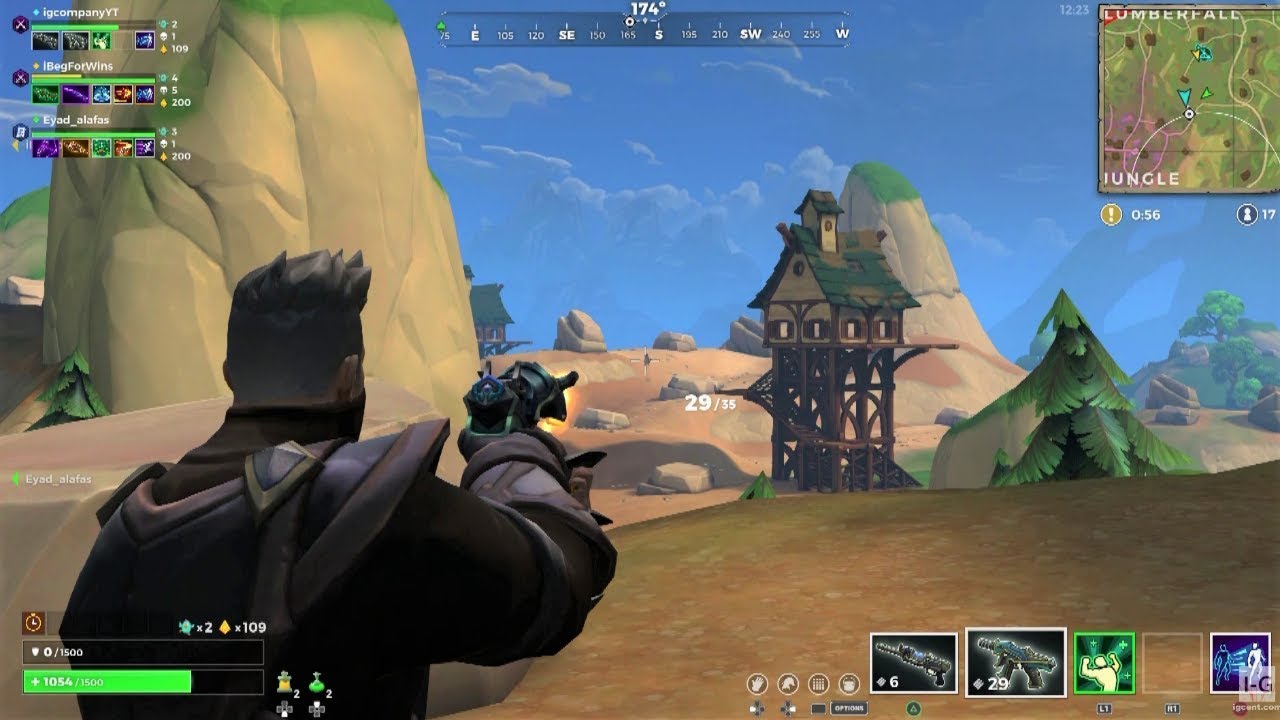Activate the purple dash movement ability
This screenshot has width=1280, height=720.
pos(1240,662)
